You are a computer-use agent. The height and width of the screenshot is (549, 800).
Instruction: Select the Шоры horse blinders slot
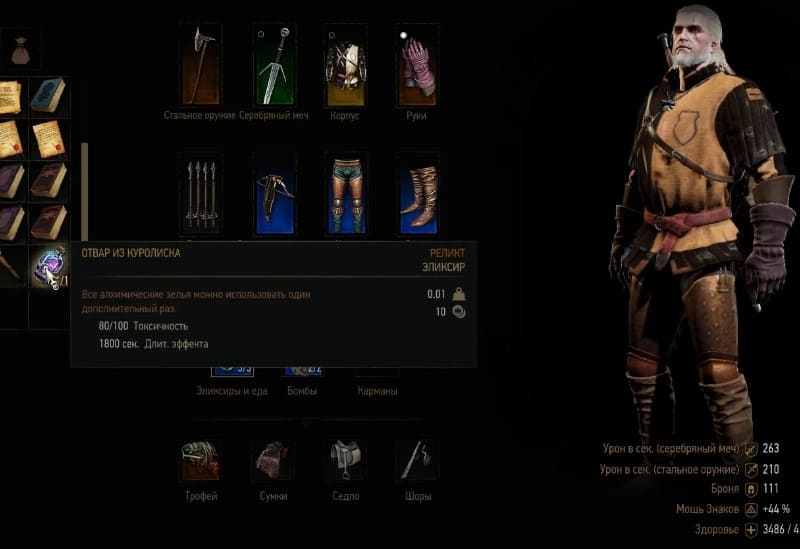pos(416,461)
